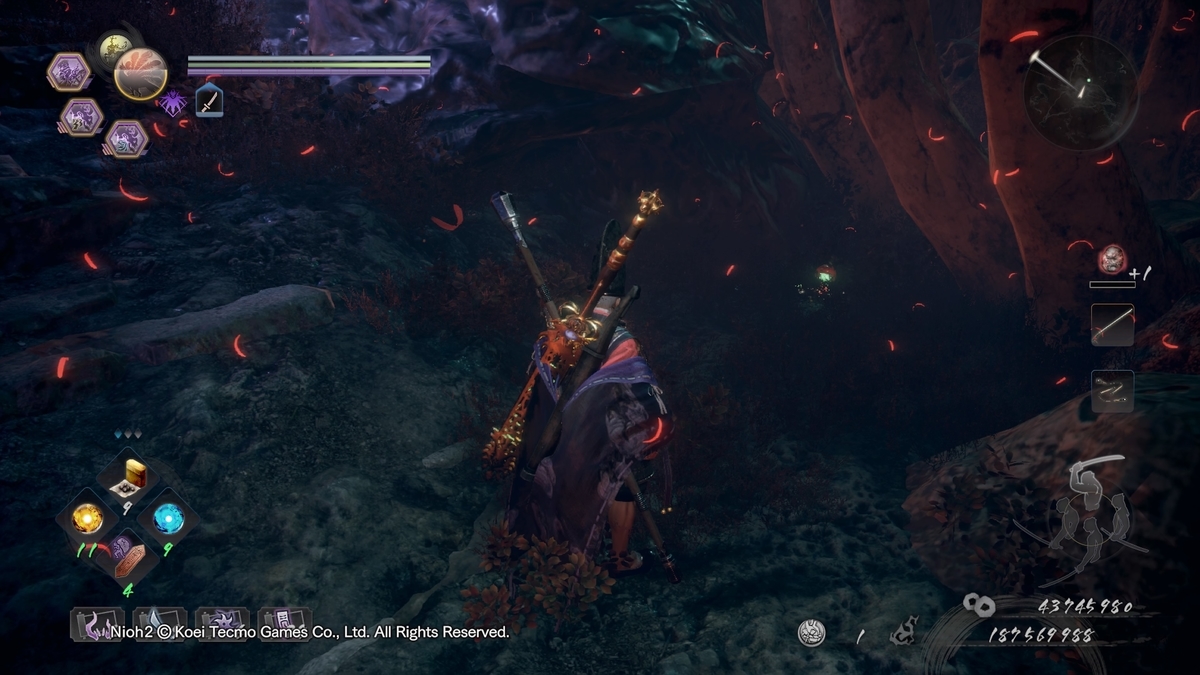Click the sword buff icon under stamina bar

point(209,101)
